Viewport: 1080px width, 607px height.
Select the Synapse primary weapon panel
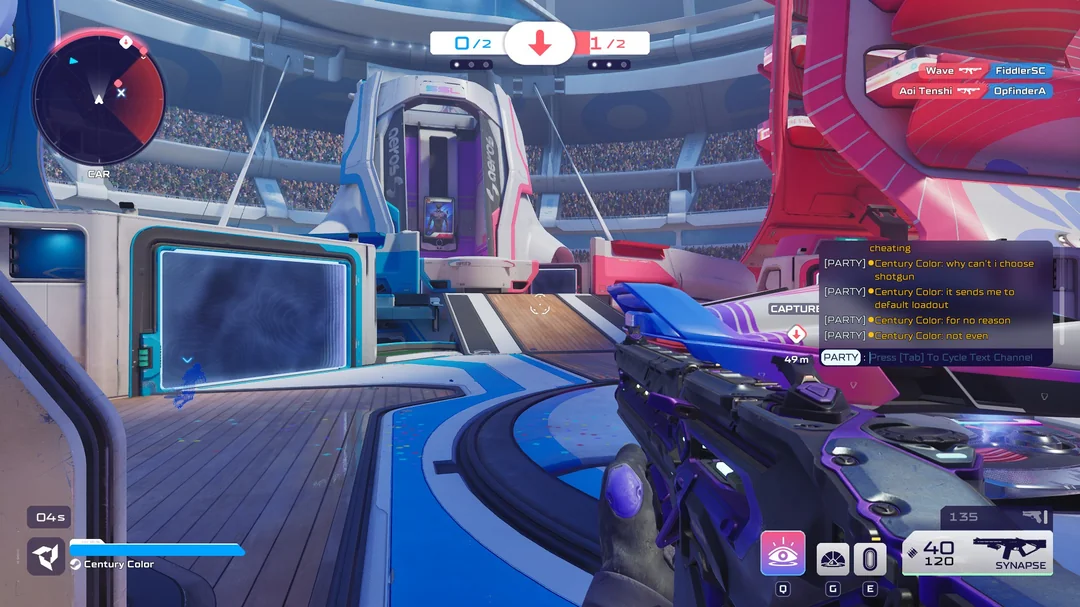[x=977, y=553]
